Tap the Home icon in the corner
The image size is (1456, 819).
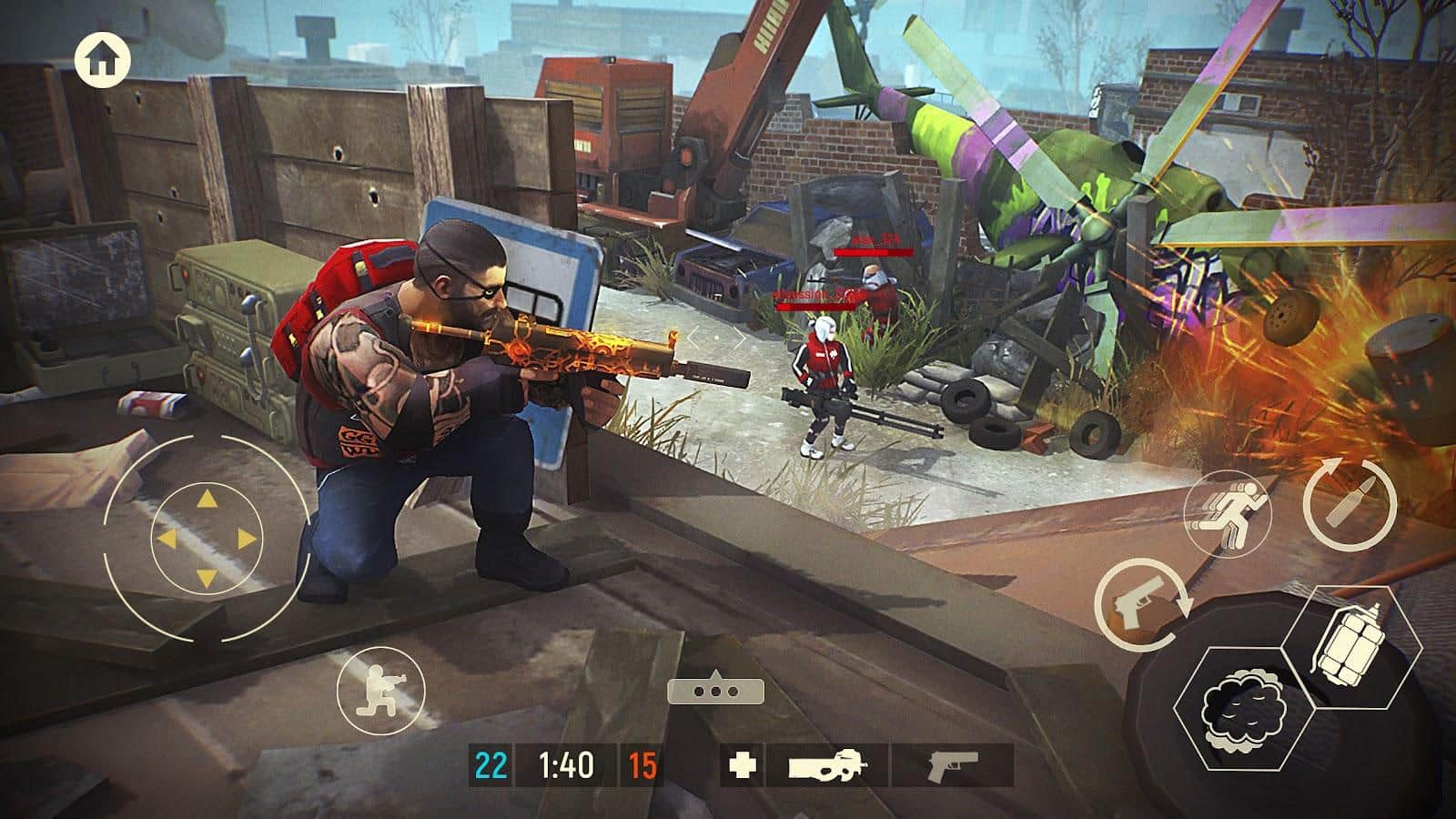103,58
